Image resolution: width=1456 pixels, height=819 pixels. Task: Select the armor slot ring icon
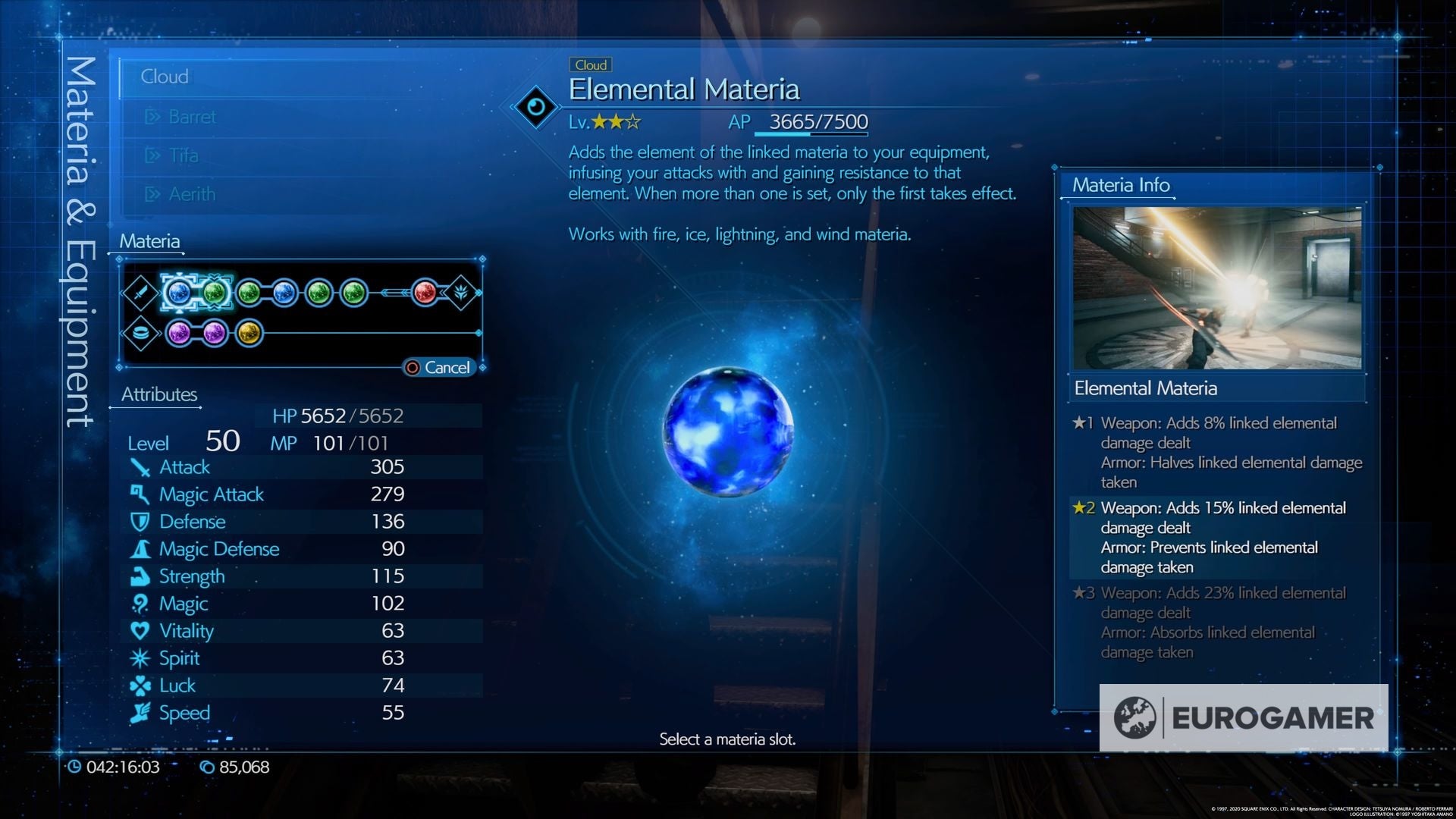(141, 331)
